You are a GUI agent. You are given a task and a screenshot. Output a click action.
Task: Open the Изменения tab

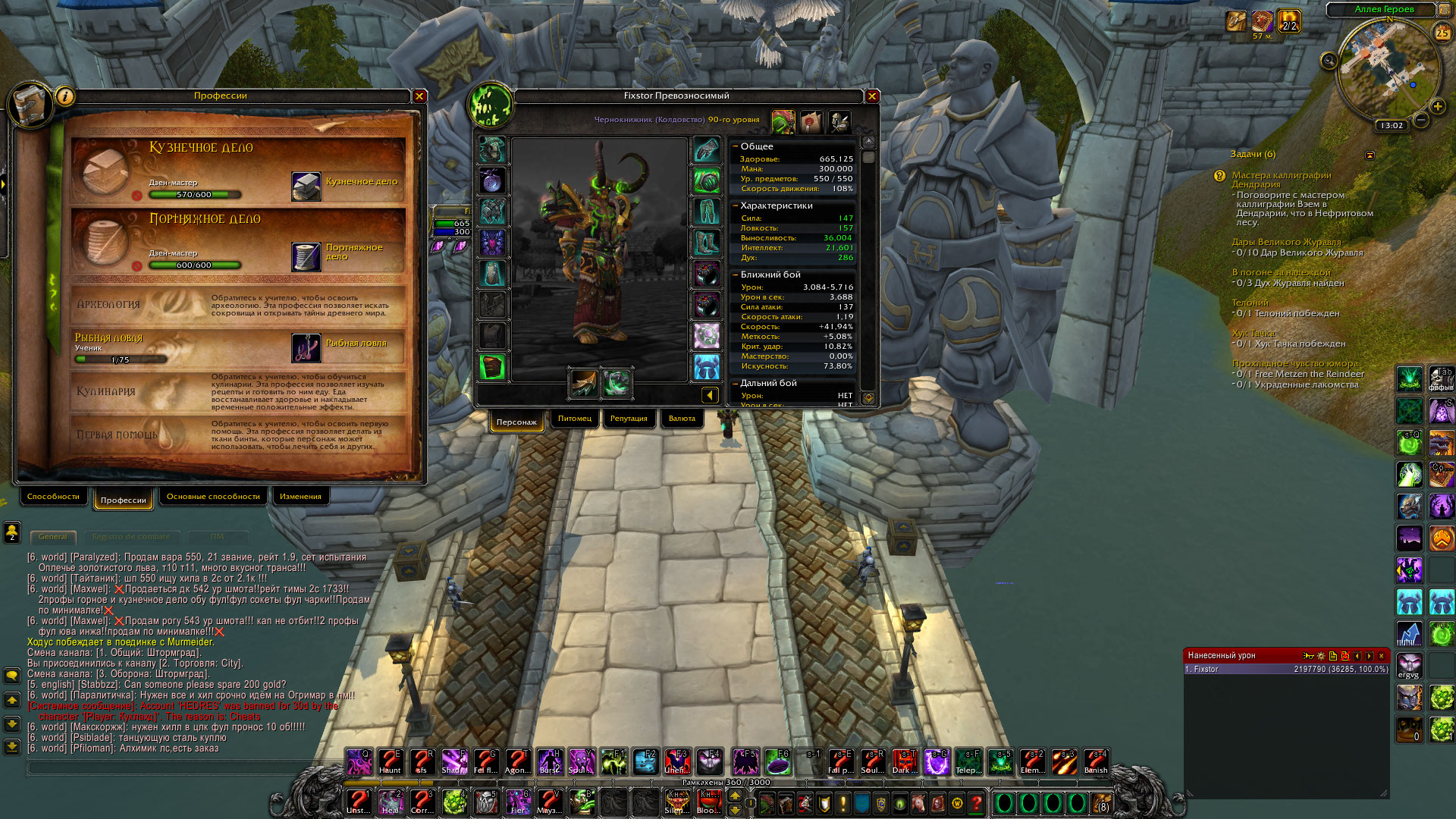pyautogui.click(x=300, y=497)
